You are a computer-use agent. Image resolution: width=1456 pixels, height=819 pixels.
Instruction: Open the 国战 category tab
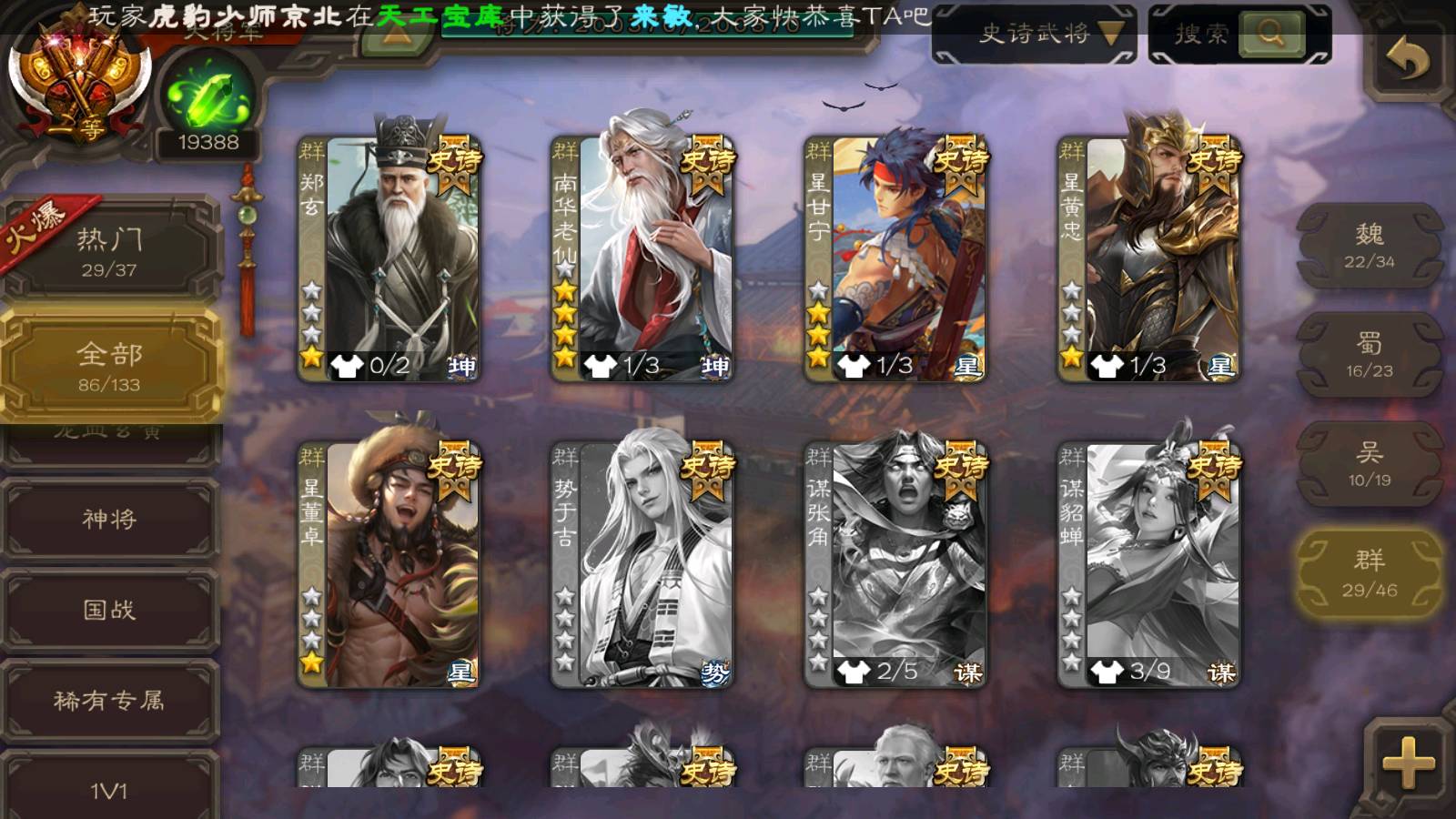[x=109, y=610]
